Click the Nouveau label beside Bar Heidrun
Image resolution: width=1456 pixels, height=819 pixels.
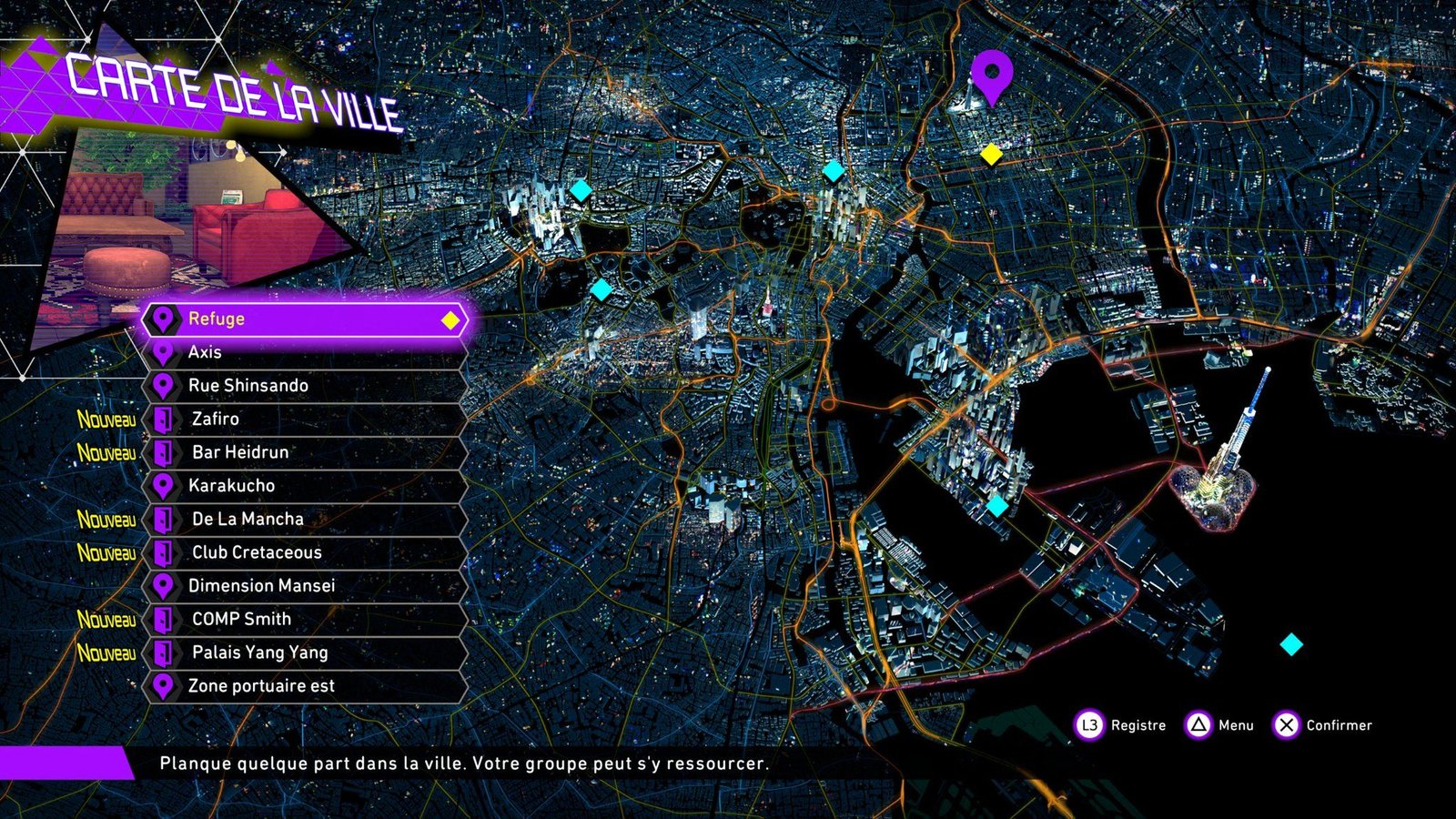pyautogui.click(x=106, y=452)
